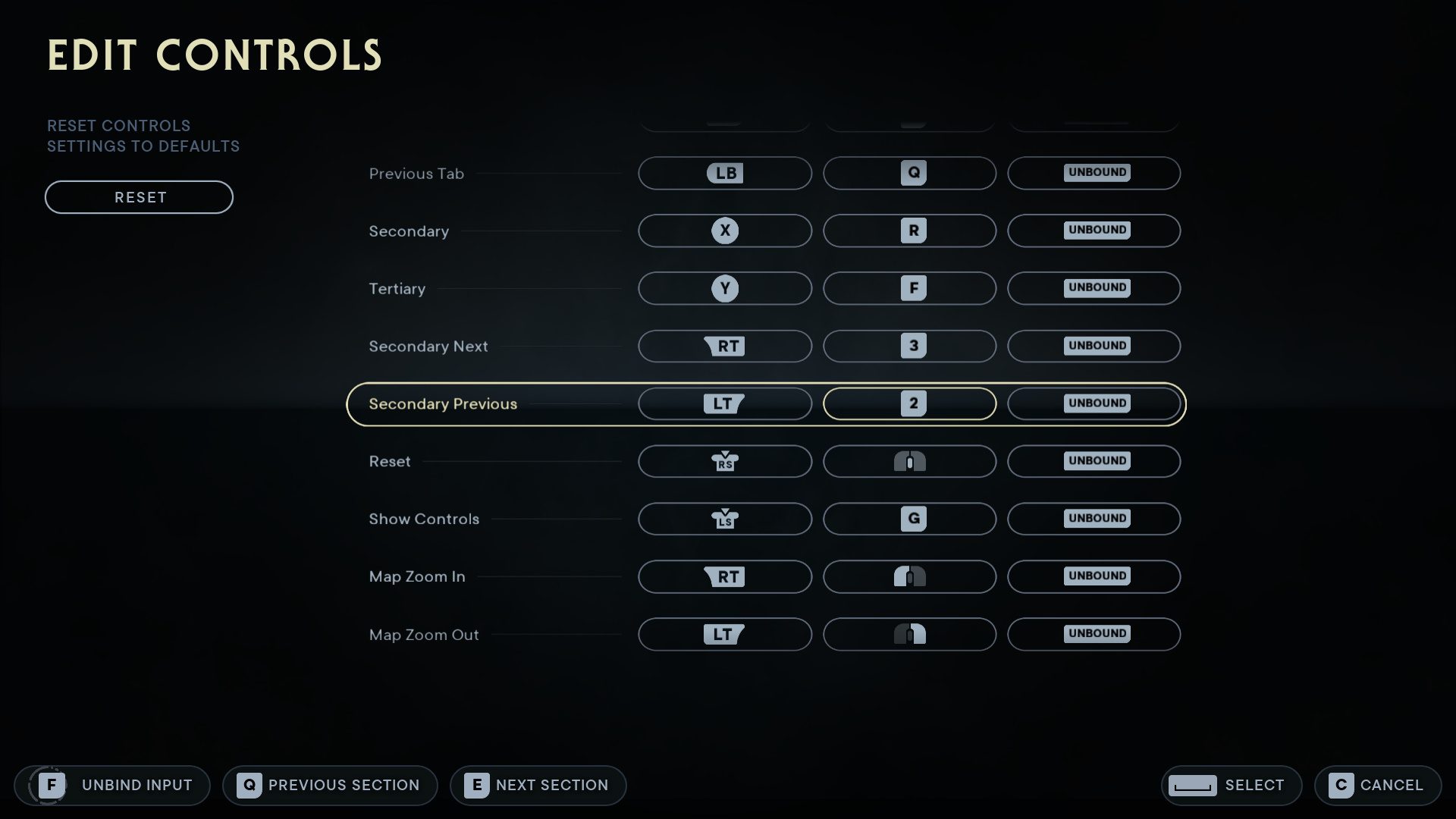This screenshot has width=1456, height=819.
Task: Select the middle mouse binding for Reset
Action: (x=909, y=461)
